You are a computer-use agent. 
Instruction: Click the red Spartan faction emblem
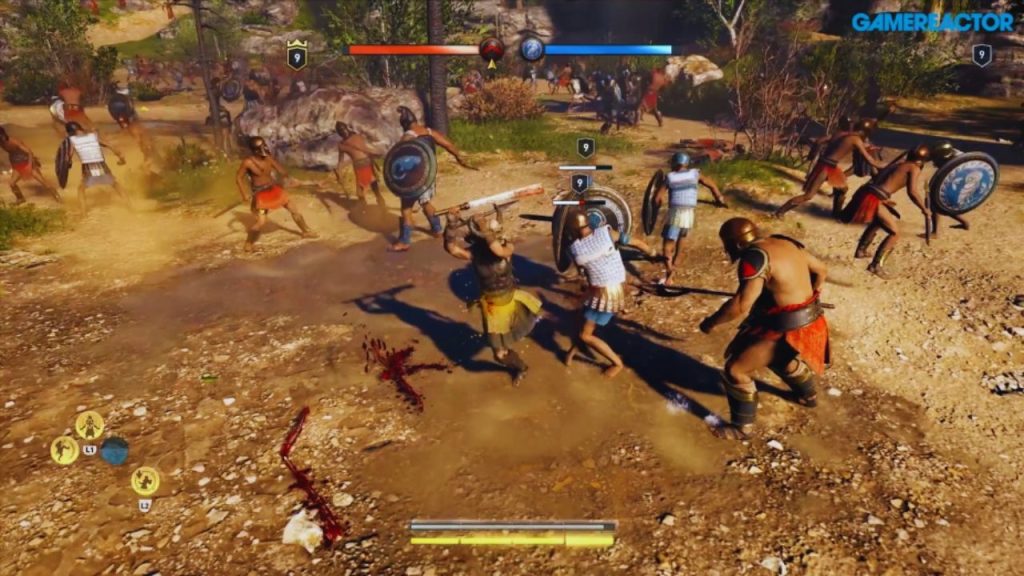coord(491,49)
